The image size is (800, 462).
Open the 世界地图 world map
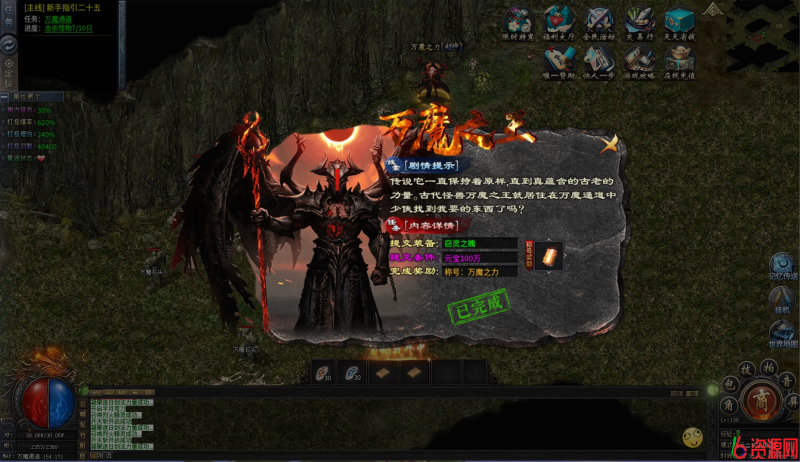782,331
